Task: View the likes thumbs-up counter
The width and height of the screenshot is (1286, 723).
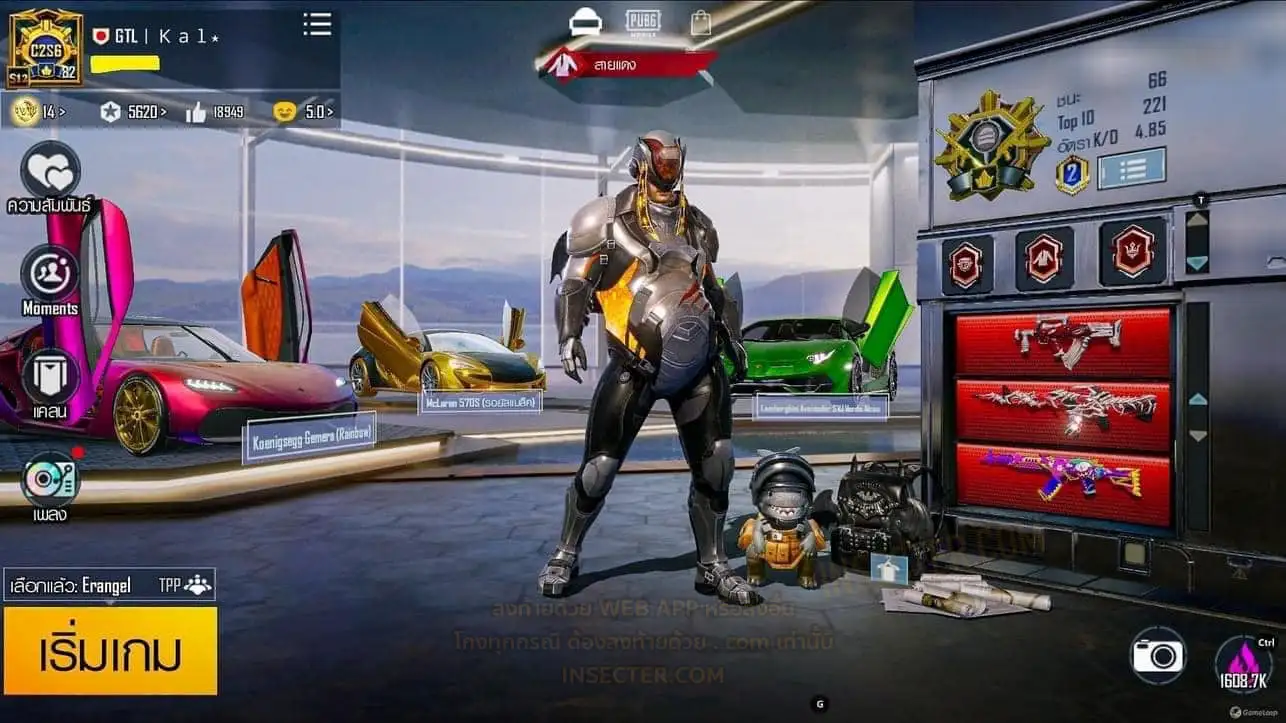Action: (215, 112)
